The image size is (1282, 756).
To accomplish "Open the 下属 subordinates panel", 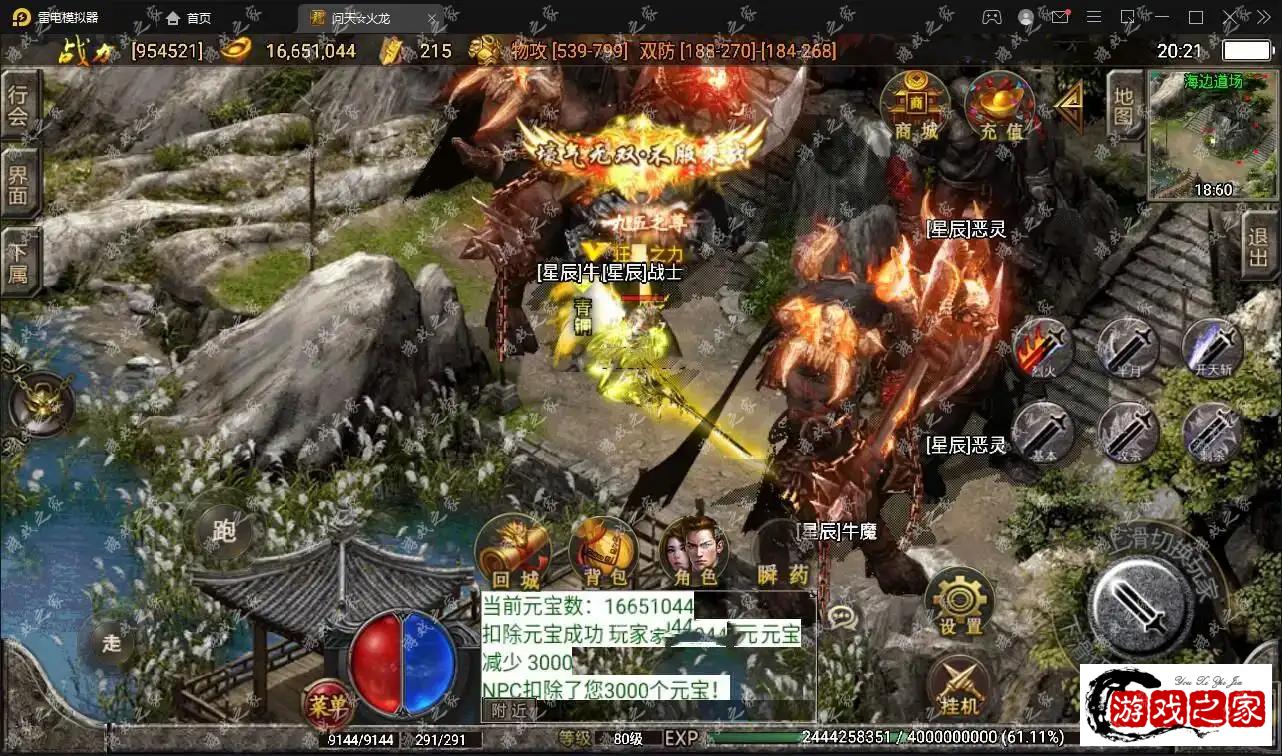I will [19, 261].
